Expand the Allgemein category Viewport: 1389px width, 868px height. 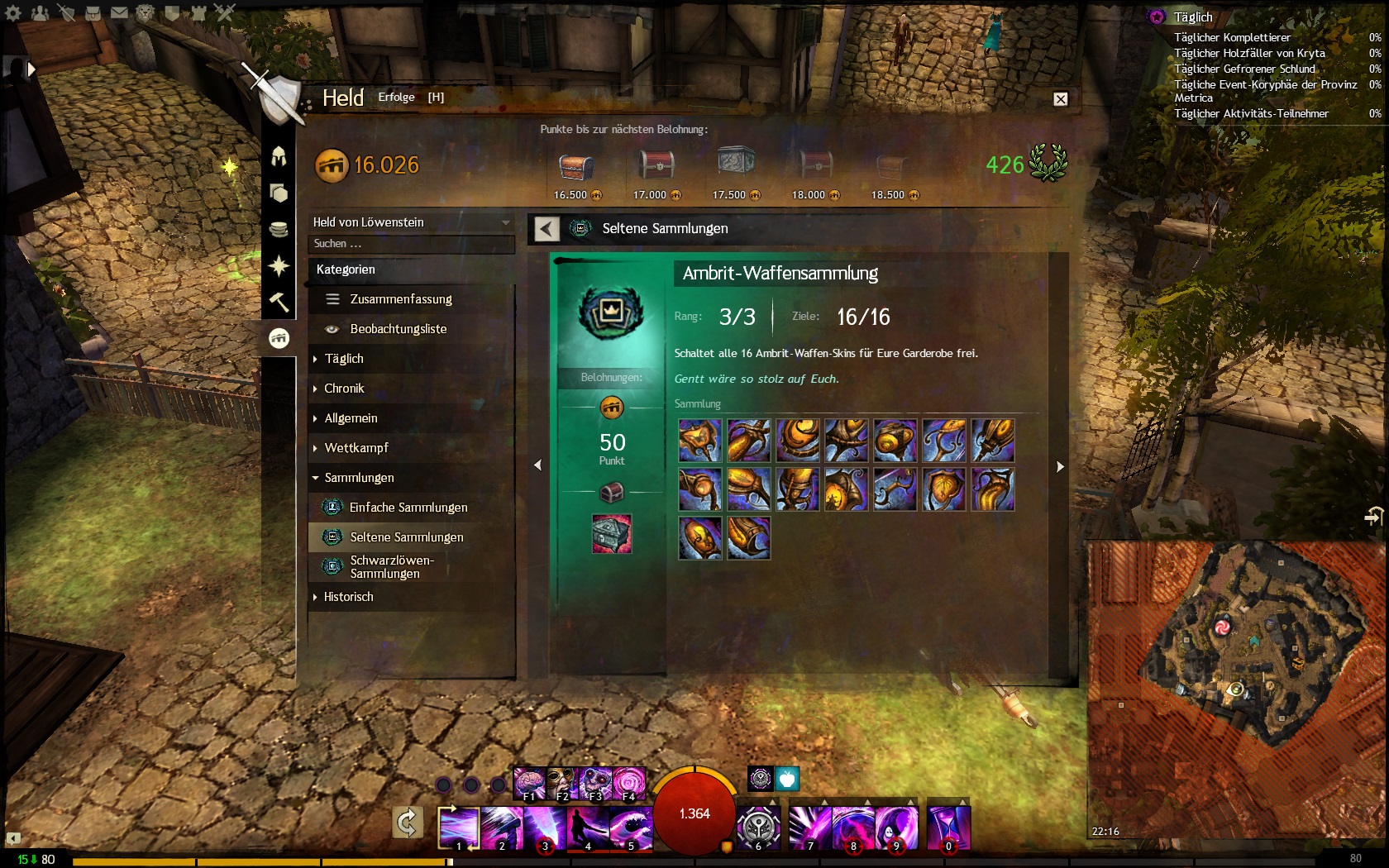350,418
